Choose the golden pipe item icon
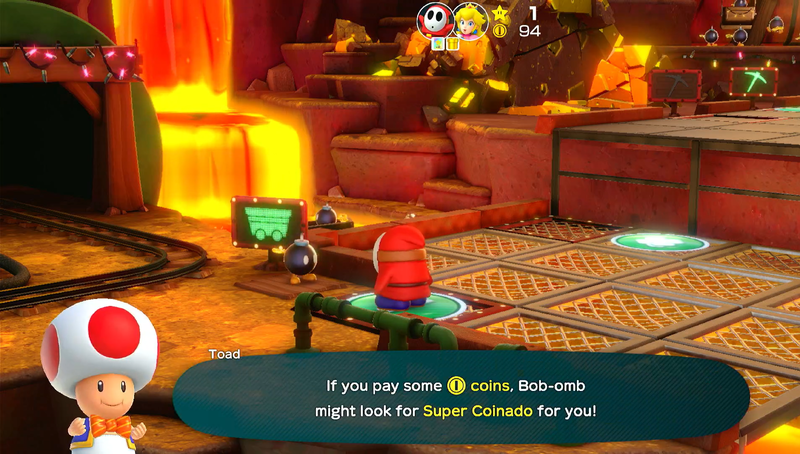 tap(452, 43)
